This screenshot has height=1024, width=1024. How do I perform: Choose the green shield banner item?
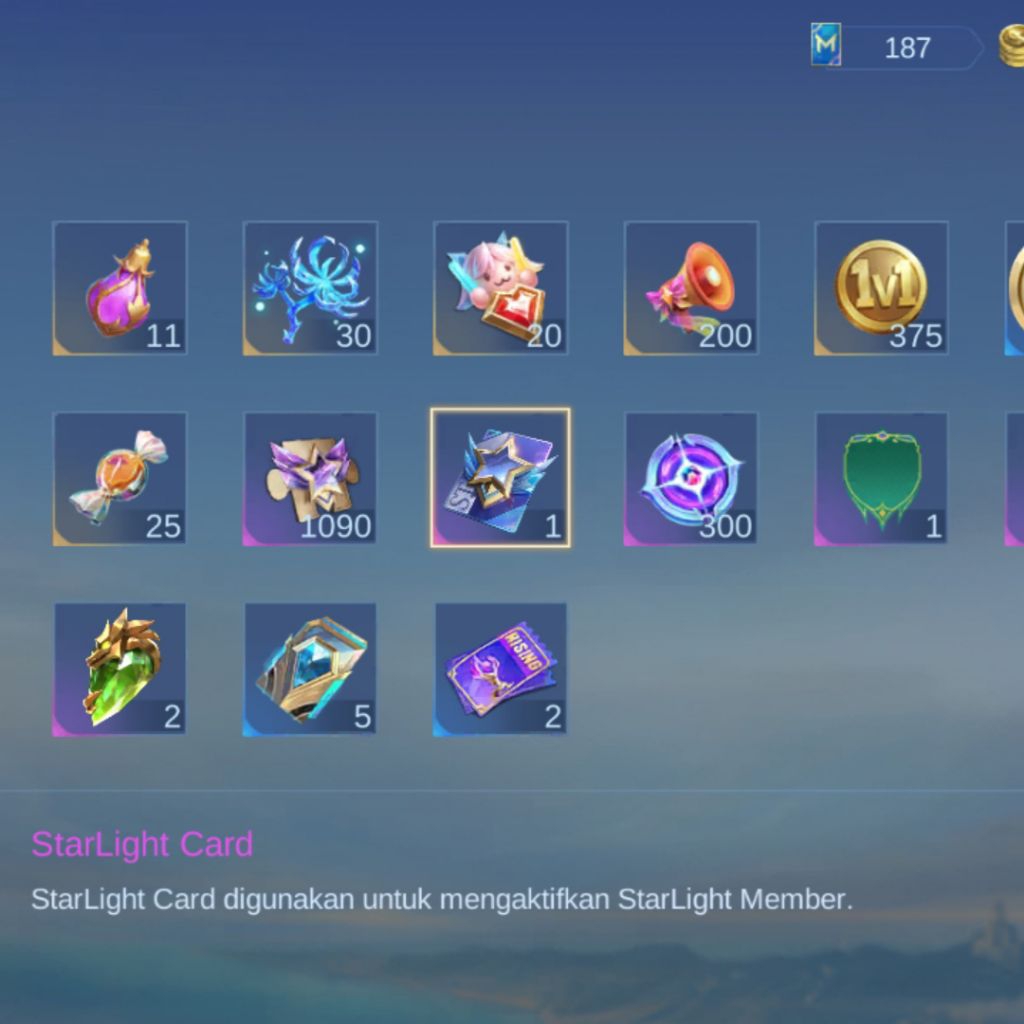click(x=881, y=479)
